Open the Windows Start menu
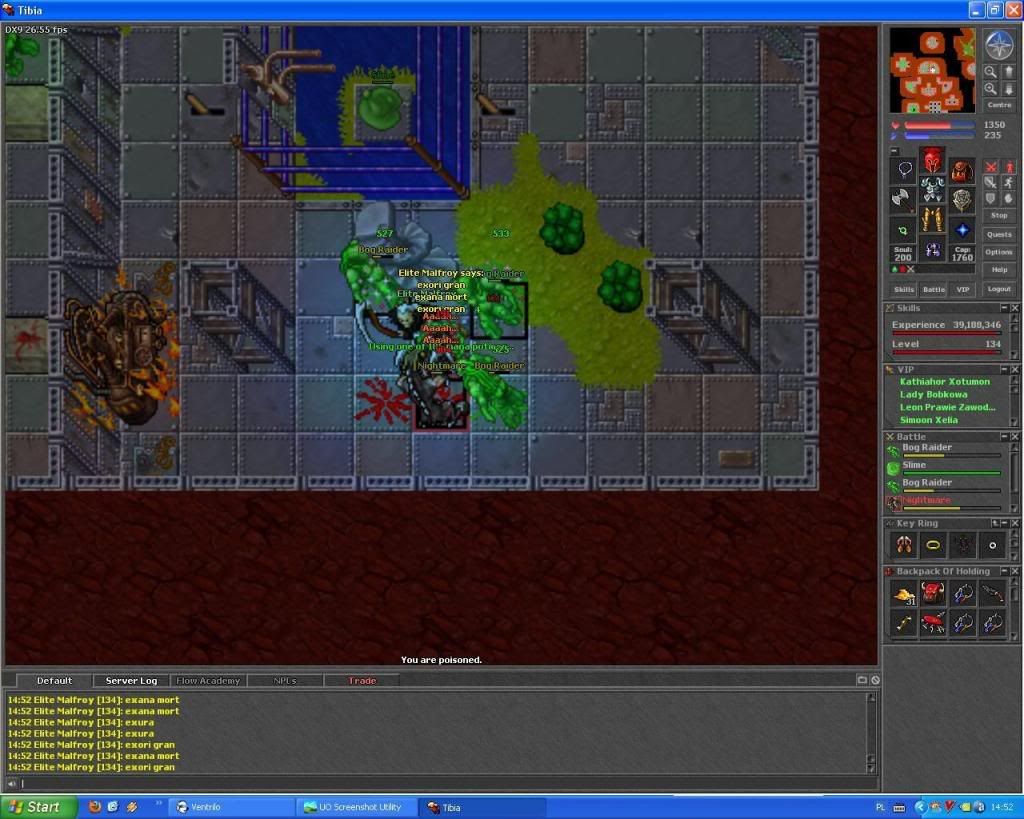The image size is (1024, 819). [x=38, y=807]
